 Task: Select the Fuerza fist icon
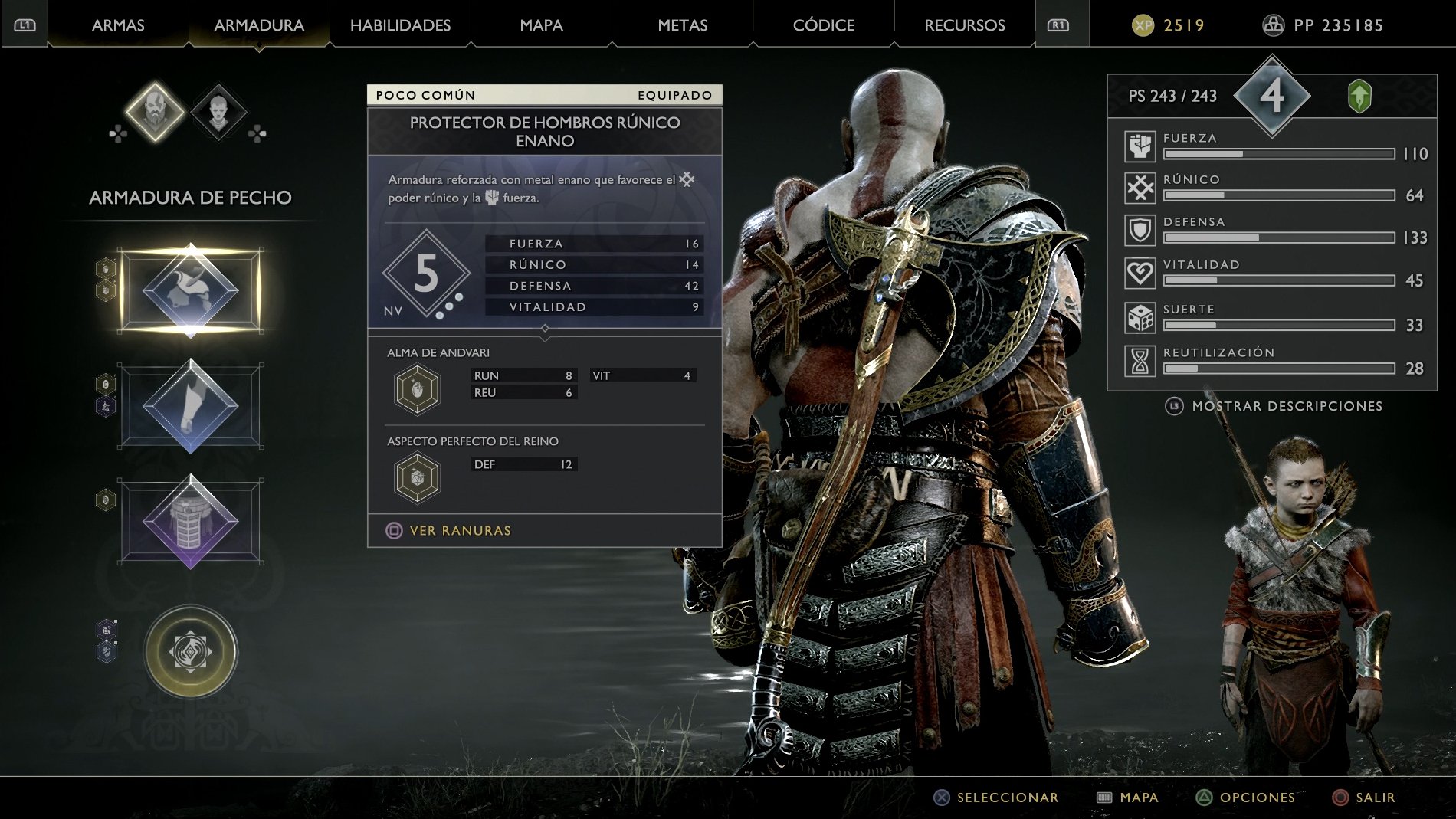[1140, 146]
